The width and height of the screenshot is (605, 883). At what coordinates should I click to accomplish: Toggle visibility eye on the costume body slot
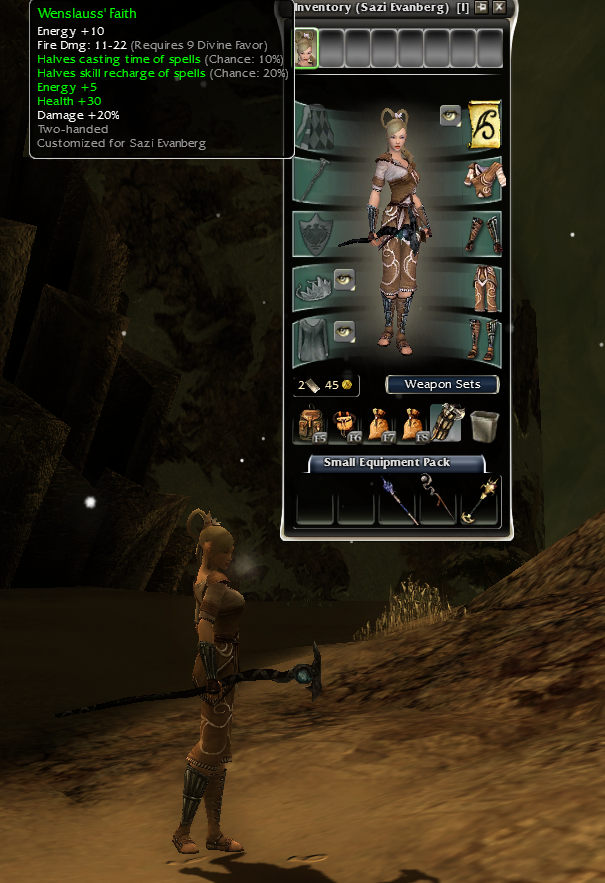coord(345,331)
